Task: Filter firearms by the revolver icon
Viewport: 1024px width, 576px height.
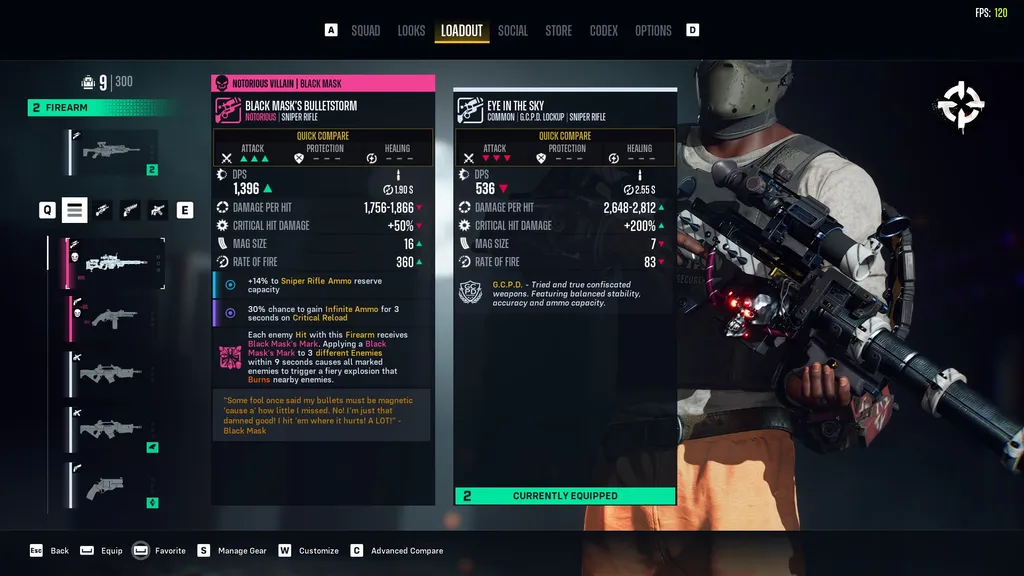Action: 130,210
